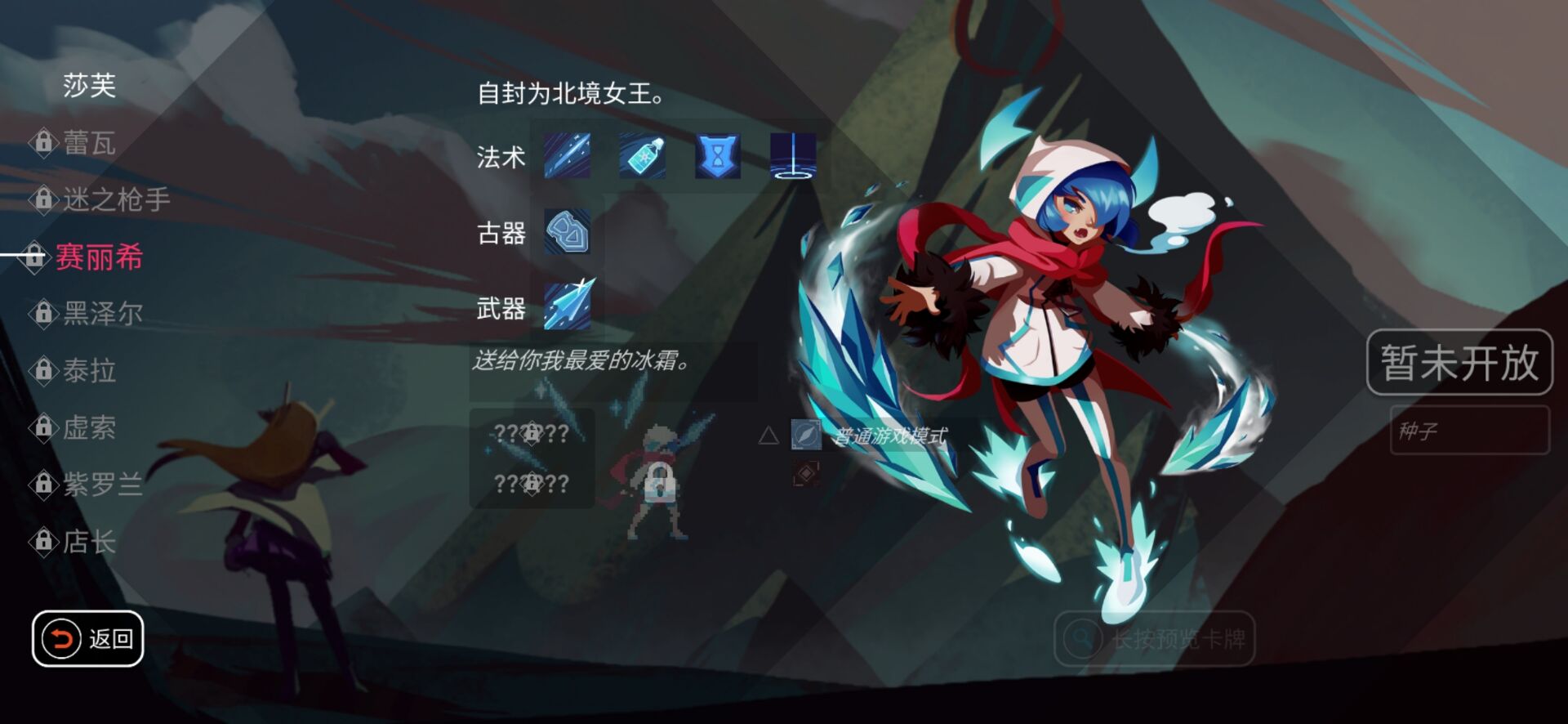Click the hourglass shield spell icon
1568x724 pixels.
pyautogui.click(x=717, y=157)
